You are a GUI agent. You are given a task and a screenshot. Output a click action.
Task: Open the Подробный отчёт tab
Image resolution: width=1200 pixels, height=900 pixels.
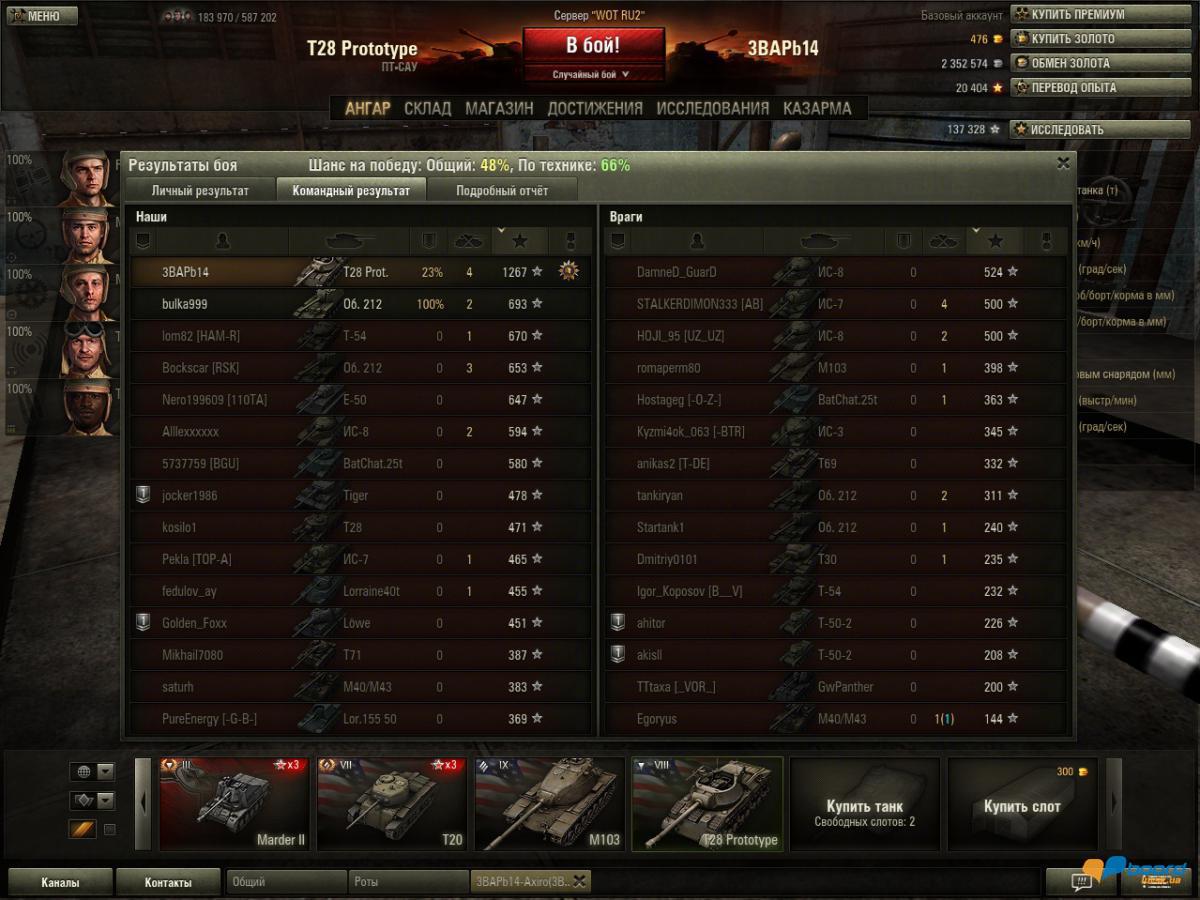point(502,190)
